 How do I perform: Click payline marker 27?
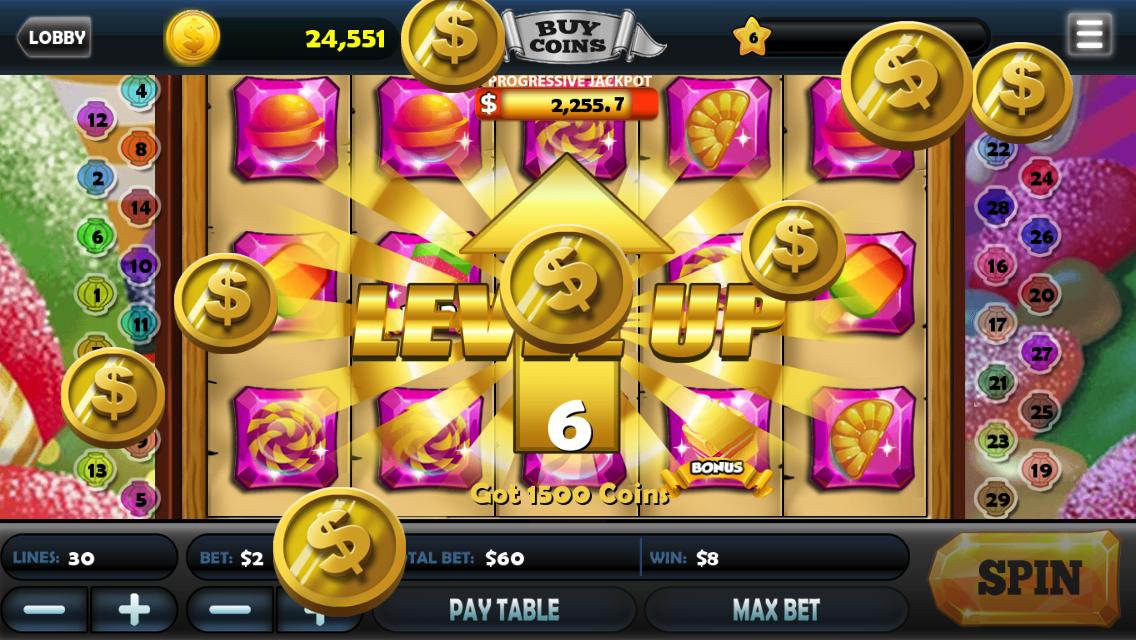click(x=1042, y=353)
